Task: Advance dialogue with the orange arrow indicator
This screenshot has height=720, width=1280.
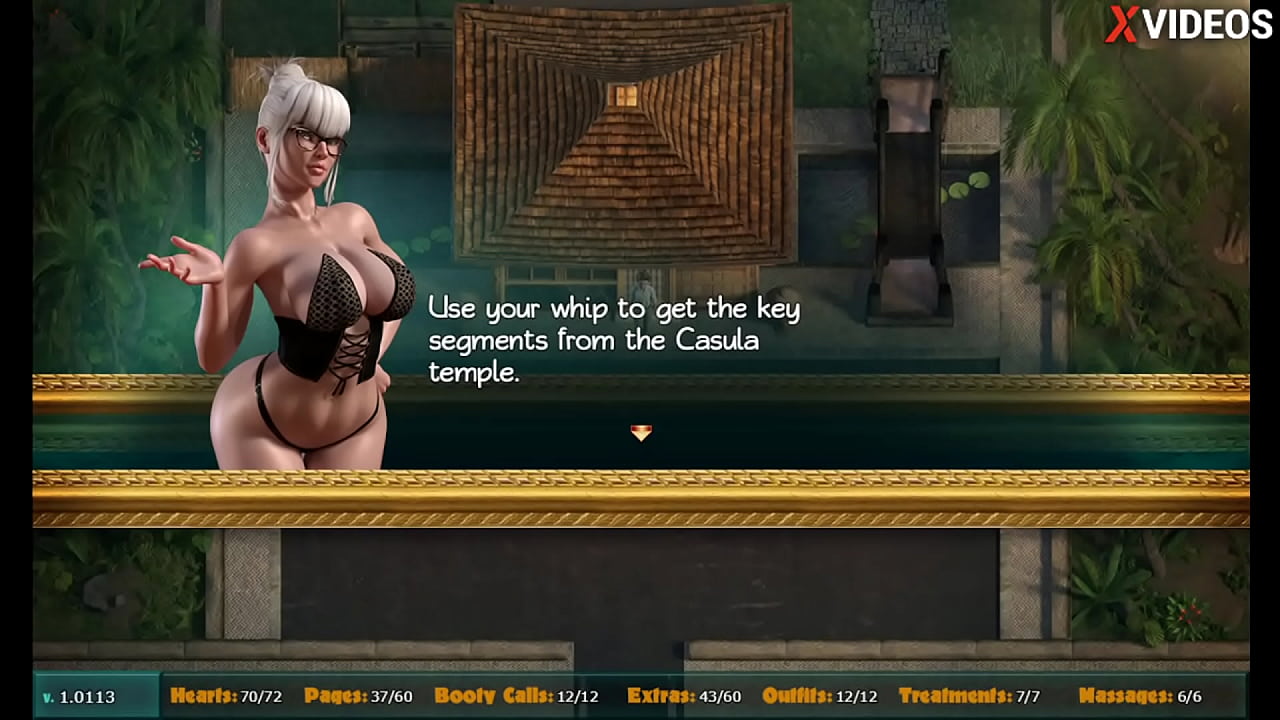Action: [x=641, y=432]
